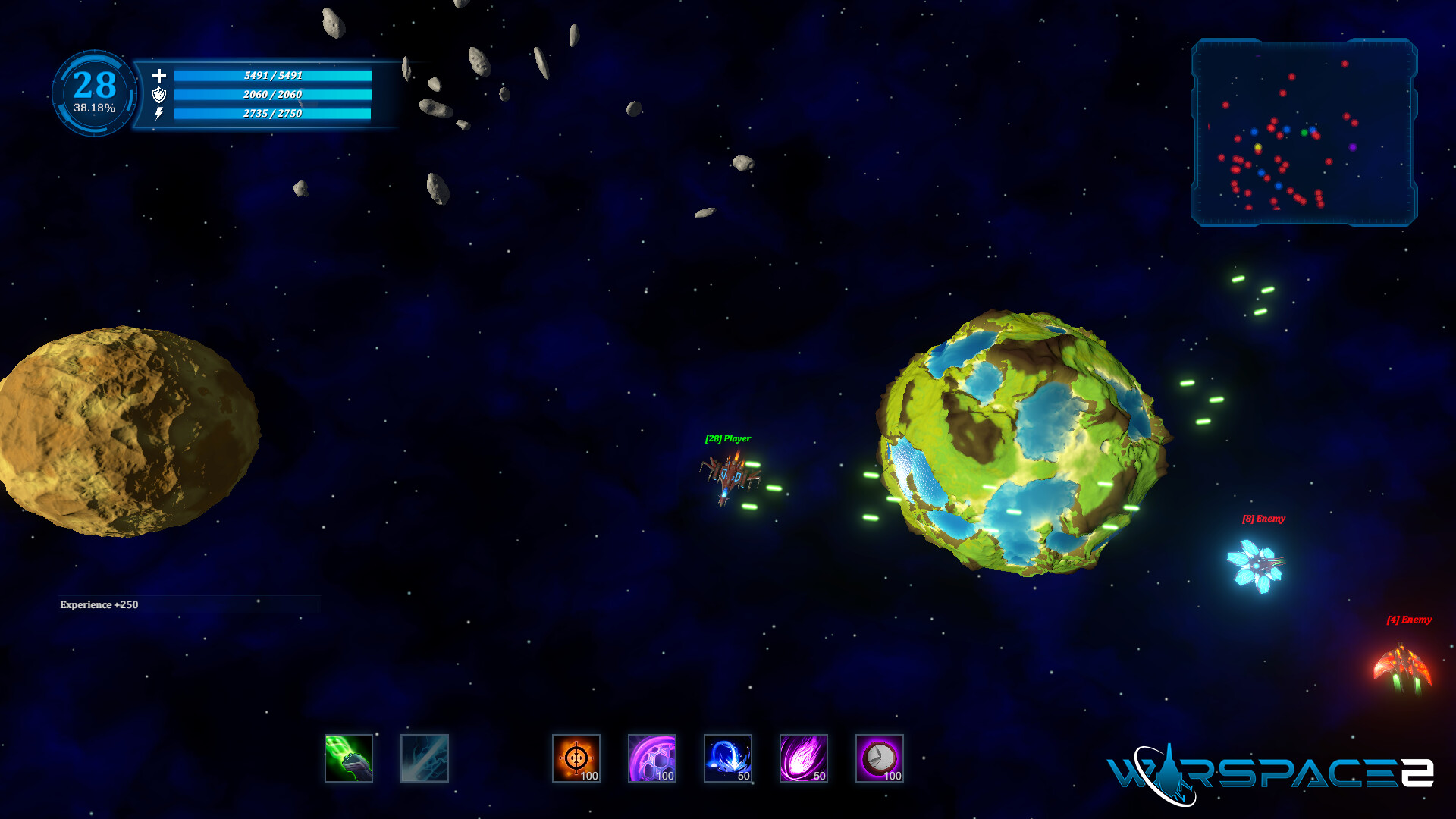
Task: Use the magenta flame burst ability
Action: [805, 758]
